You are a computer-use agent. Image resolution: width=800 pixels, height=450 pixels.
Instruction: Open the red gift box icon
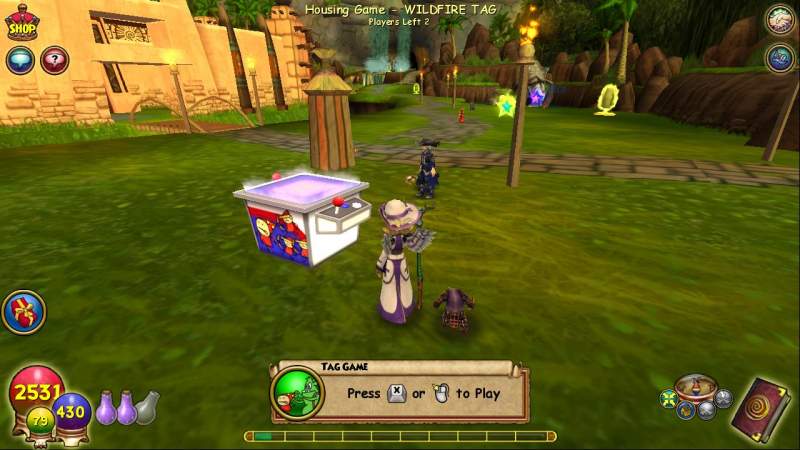click(x=23, y=312)
